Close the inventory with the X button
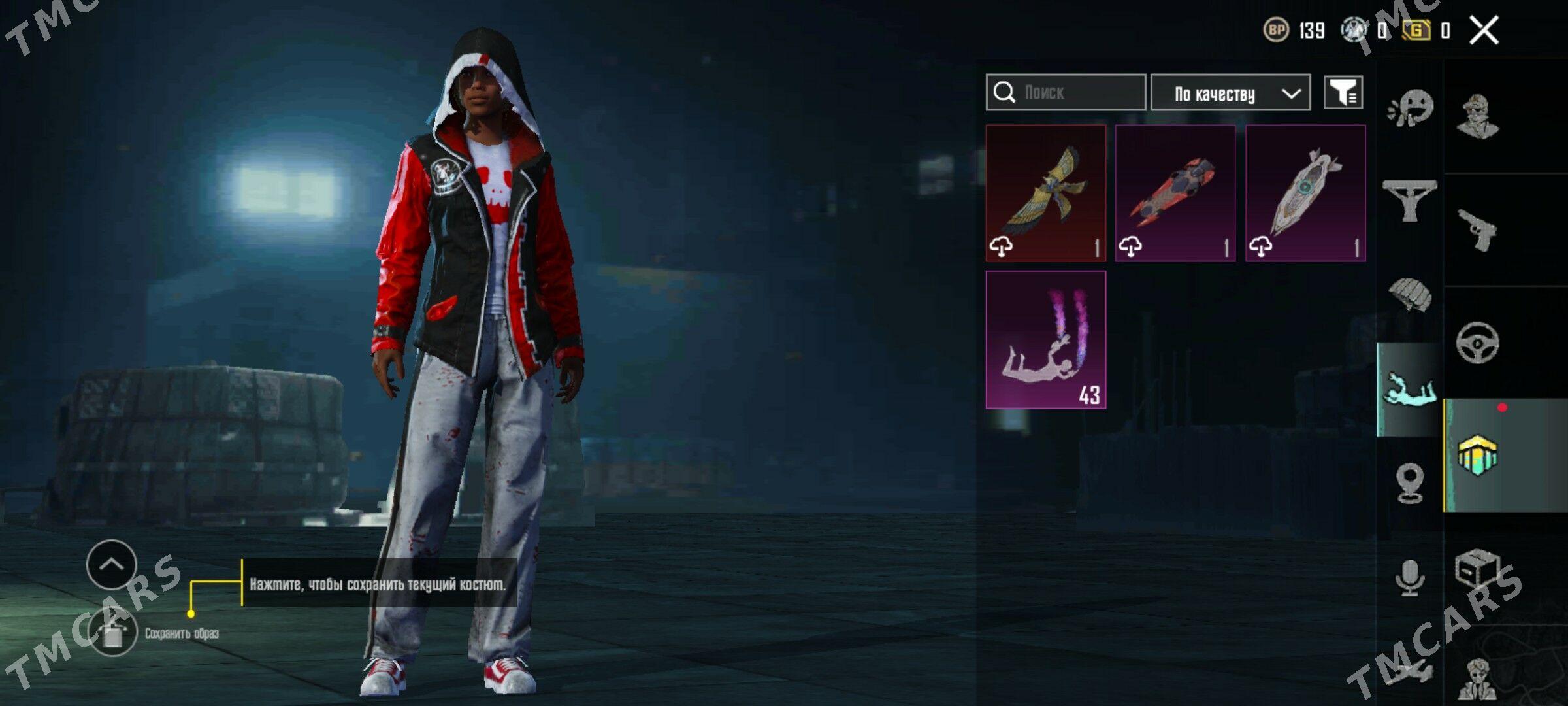This screenshot has height=706, width=1568. point(1484,30)
